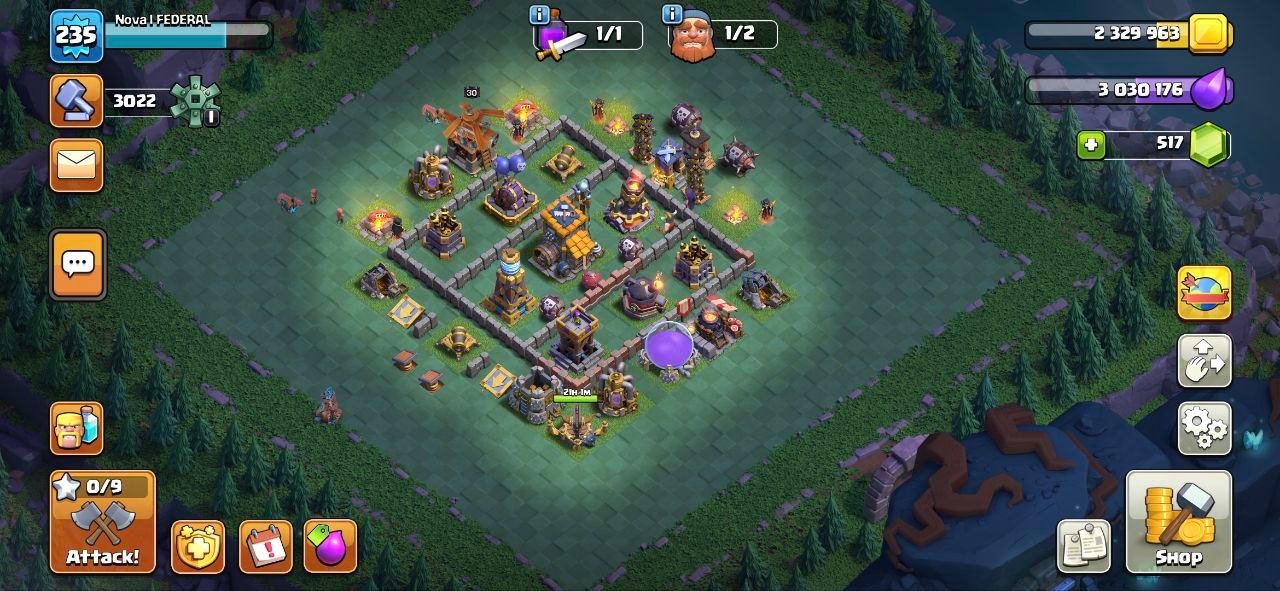Image resolution: width=1280 pixels, height=591 pixels.
Task: Open the elixir price tag offer
Action: click(x=331, y=547)
